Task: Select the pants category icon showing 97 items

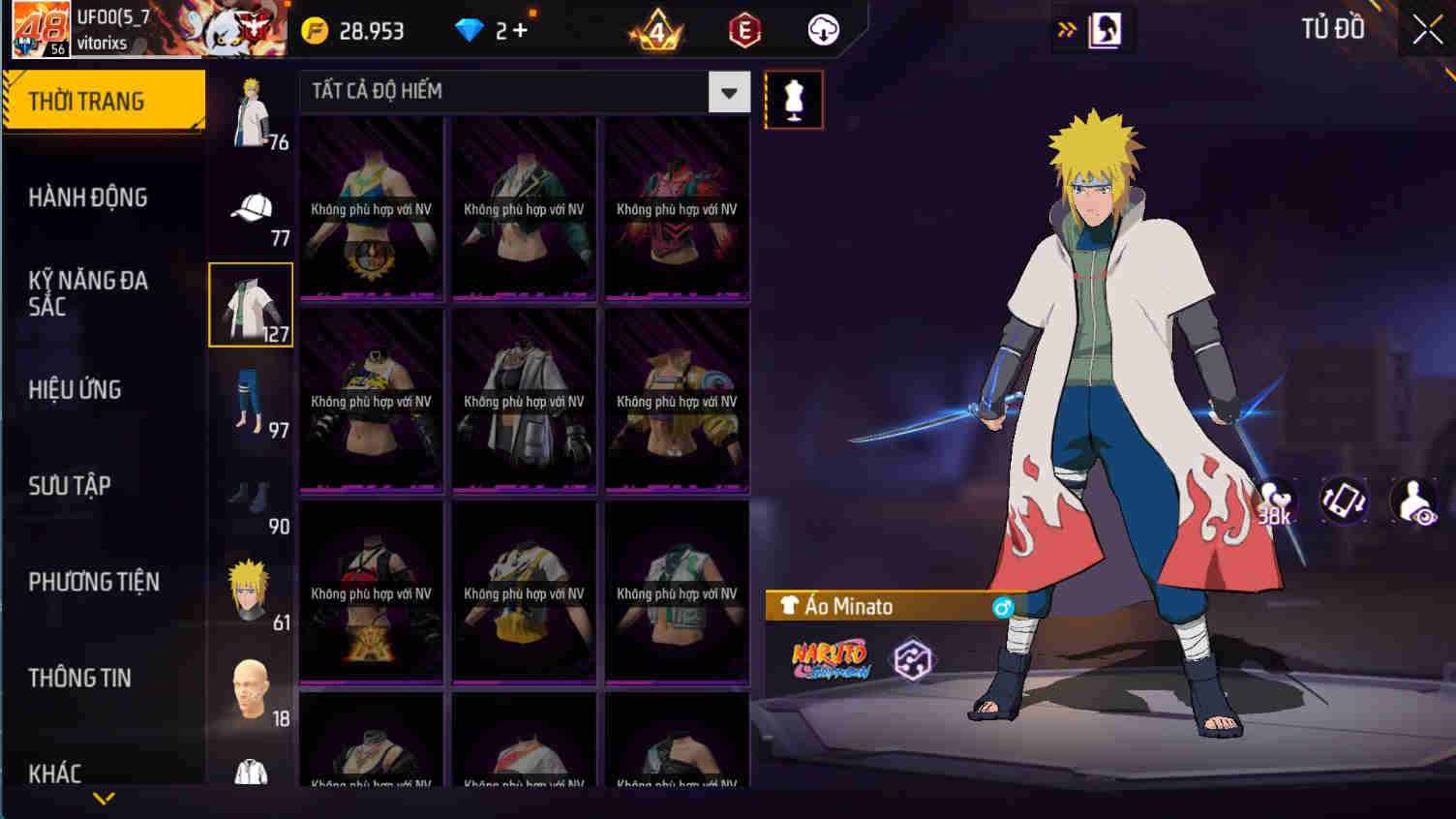Action: tap(250, 400)
